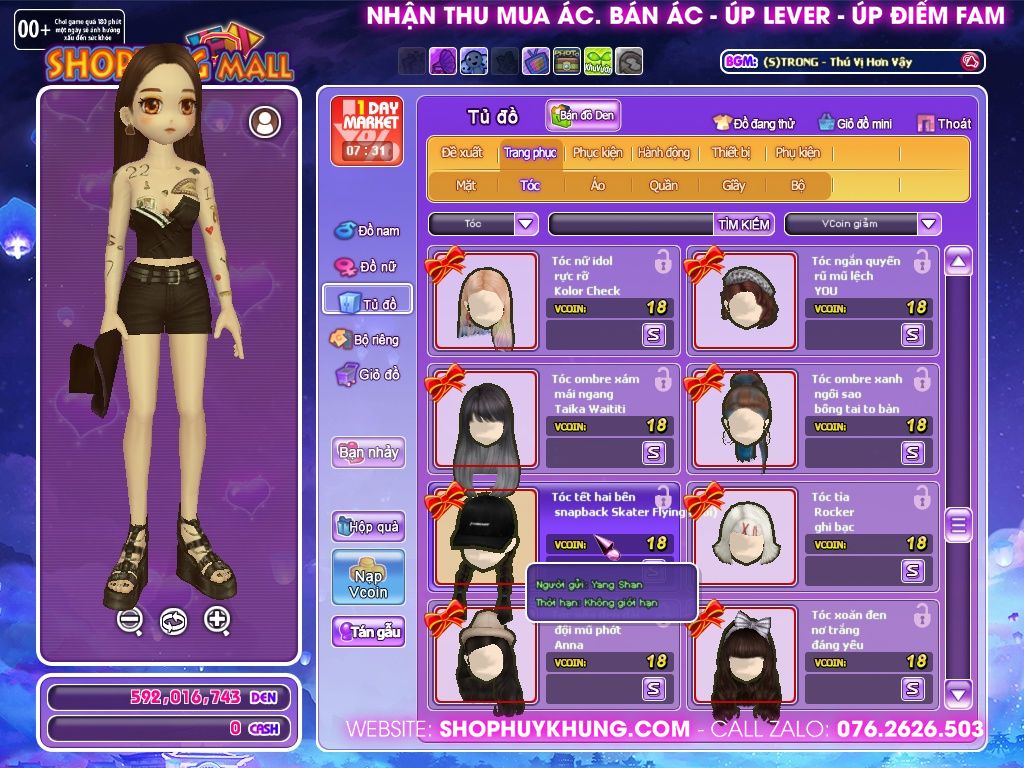1024x768 pixels.
Task: Switch to the Phục kiện tab
Action: pos(597,153)
